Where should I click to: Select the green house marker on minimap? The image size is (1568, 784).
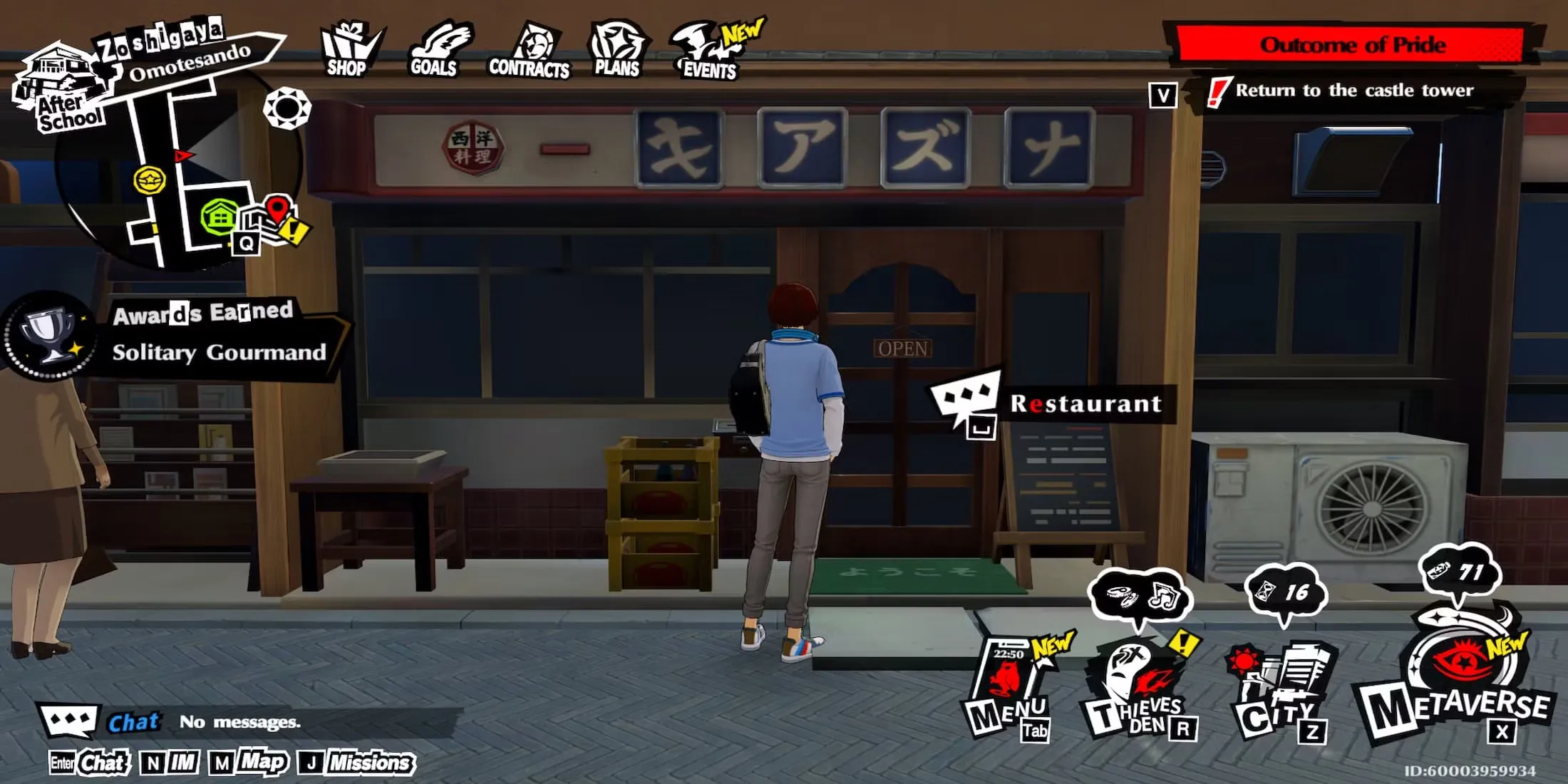coord(220,216)
